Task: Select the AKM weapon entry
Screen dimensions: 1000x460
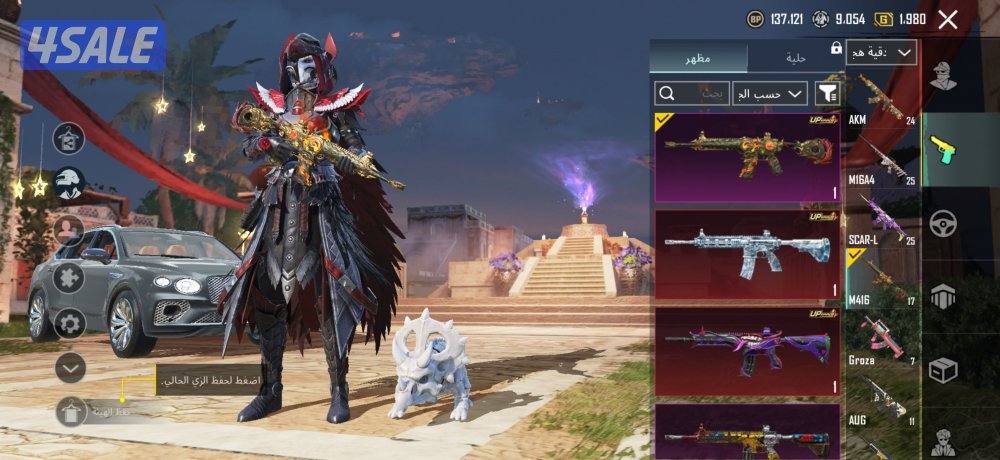Action: [x=881, y=100]
